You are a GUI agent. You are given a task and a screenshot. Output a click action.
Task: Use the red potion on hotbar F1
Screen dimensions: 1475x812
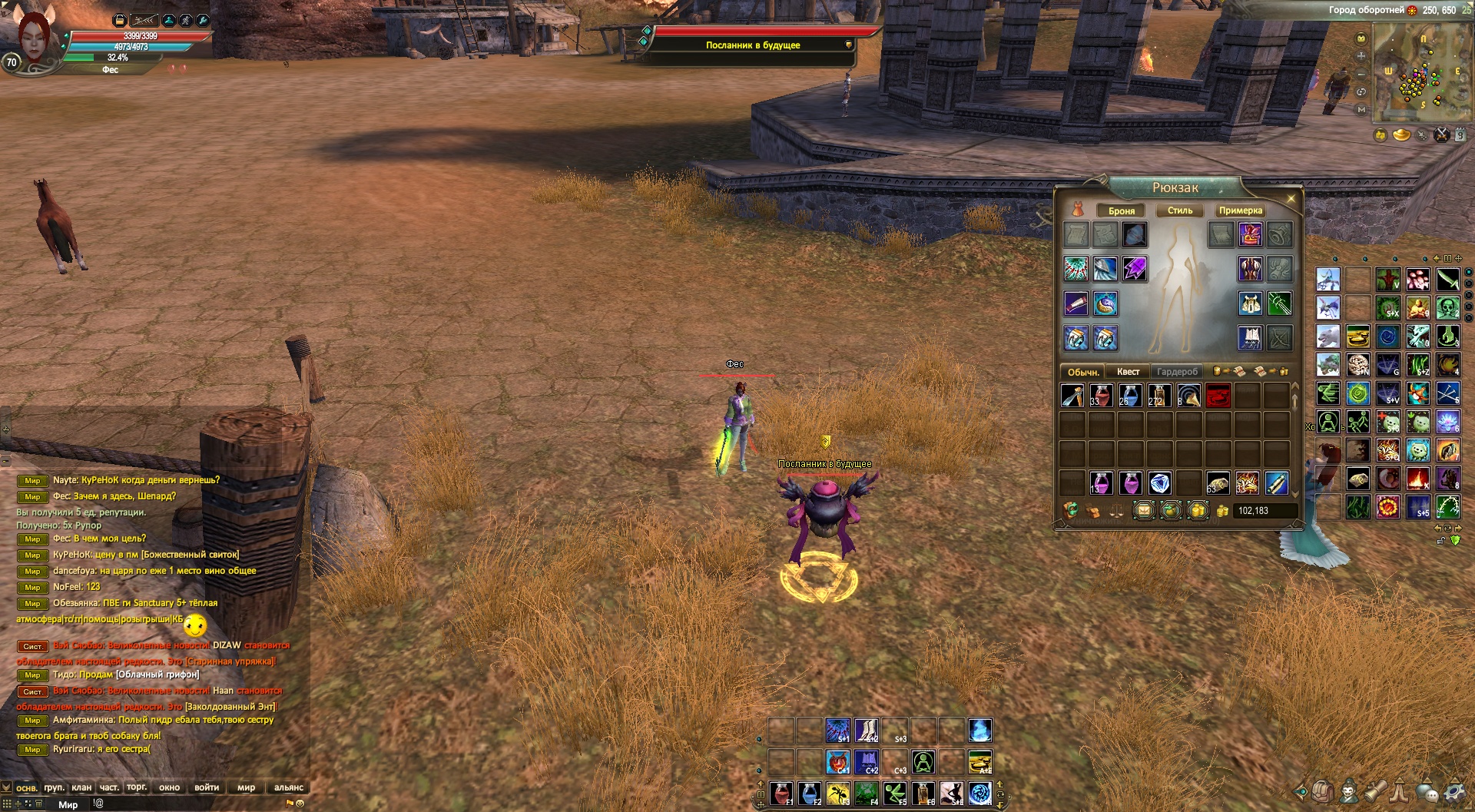(781, 794)
